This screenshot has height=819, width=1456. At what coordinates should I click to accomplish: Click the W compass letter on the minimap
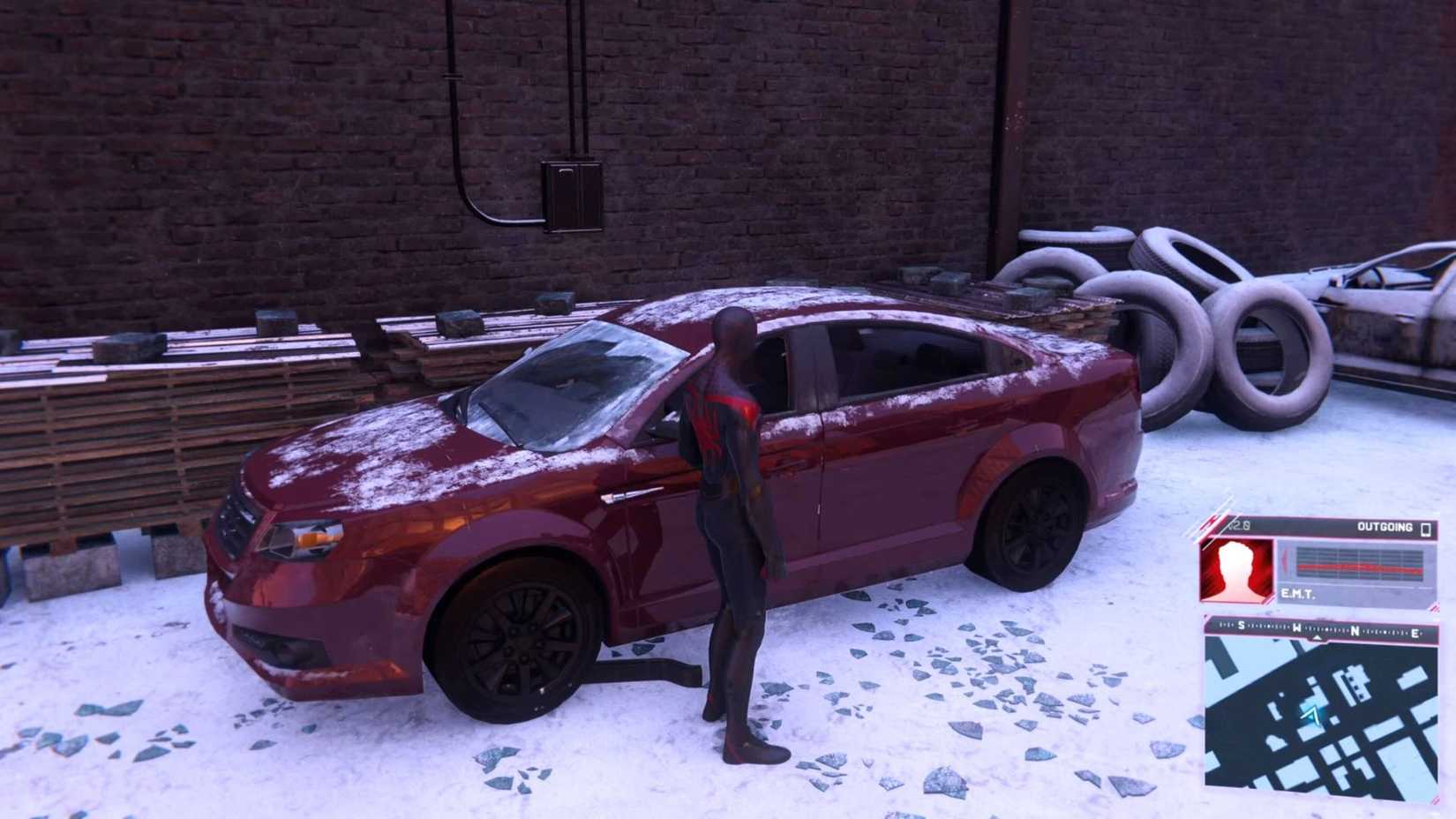coord(1296,628)
